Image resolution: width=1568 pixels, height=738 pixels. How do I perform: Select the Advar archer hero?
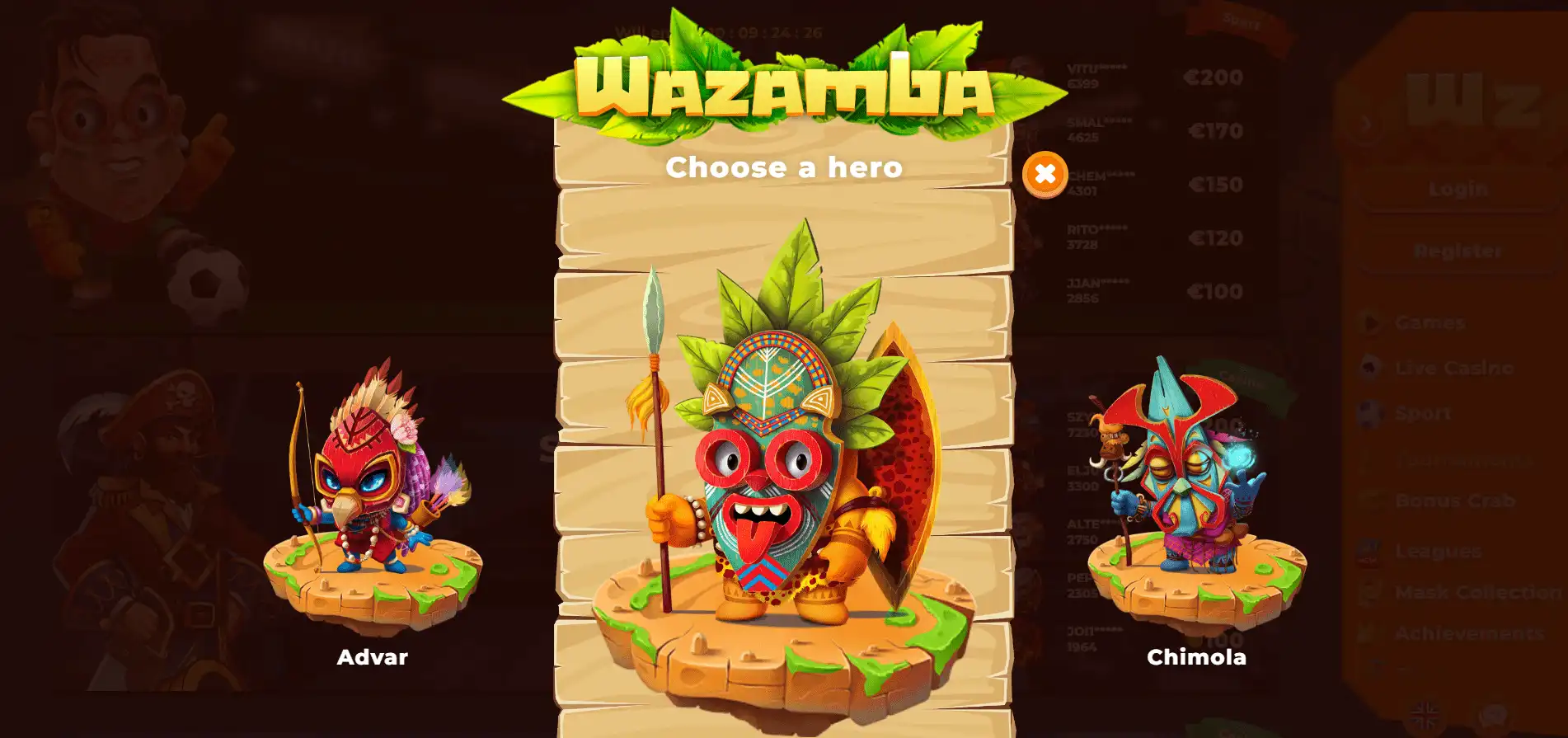pyautogui.click(x=373, y=495)
